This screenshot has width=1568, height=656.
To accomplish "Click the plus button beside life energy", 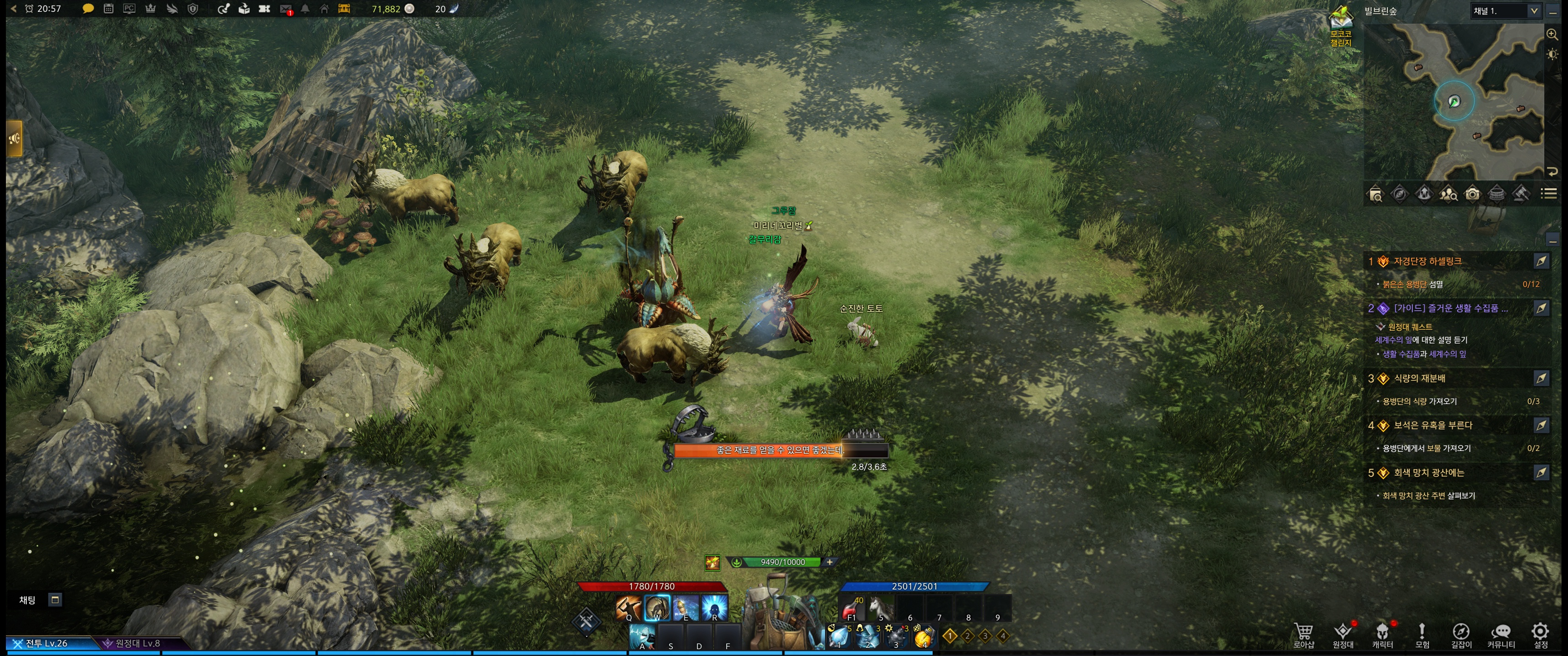I will (829, 562).
